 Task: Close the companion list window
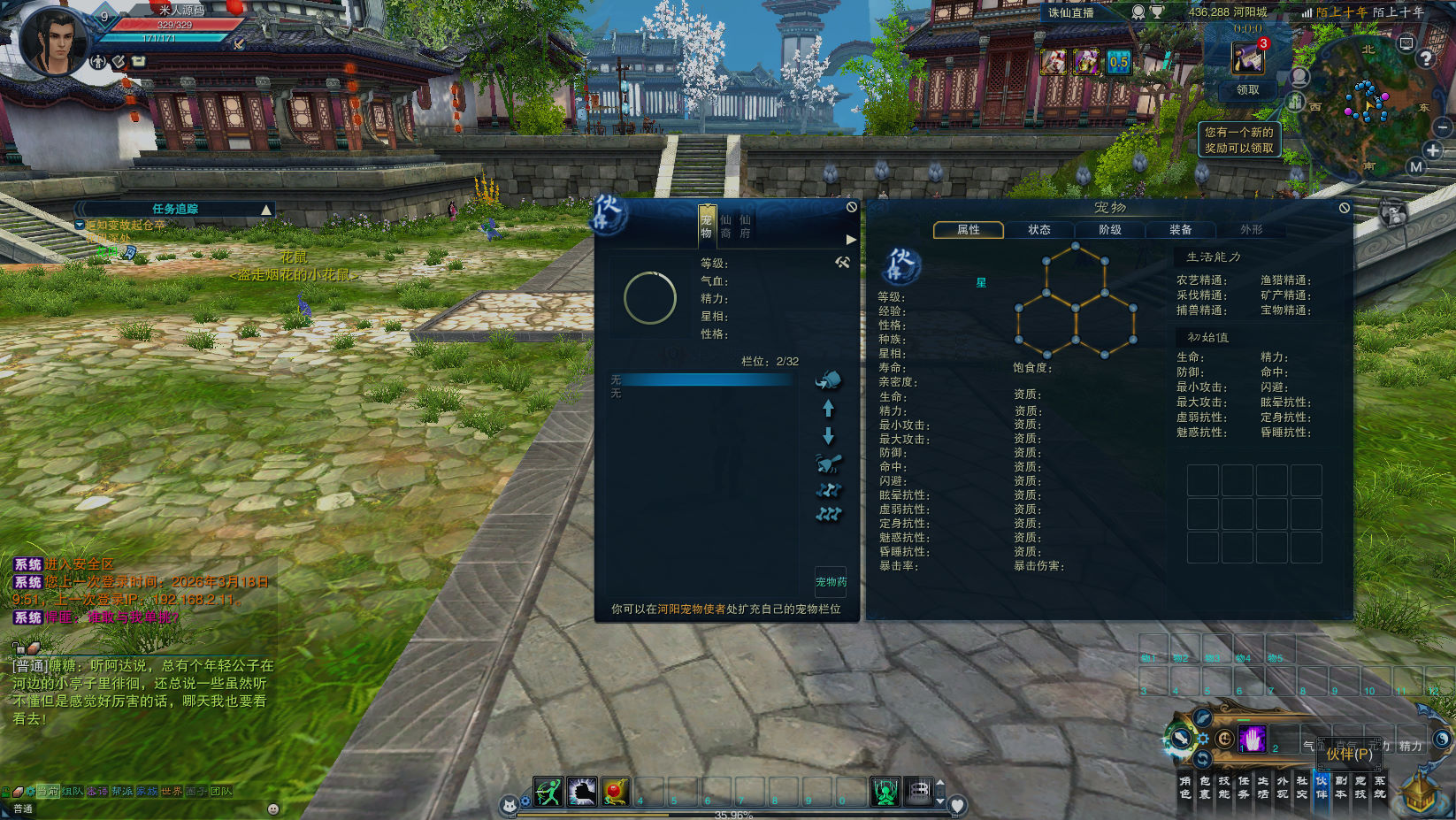(x=851, y=207)
